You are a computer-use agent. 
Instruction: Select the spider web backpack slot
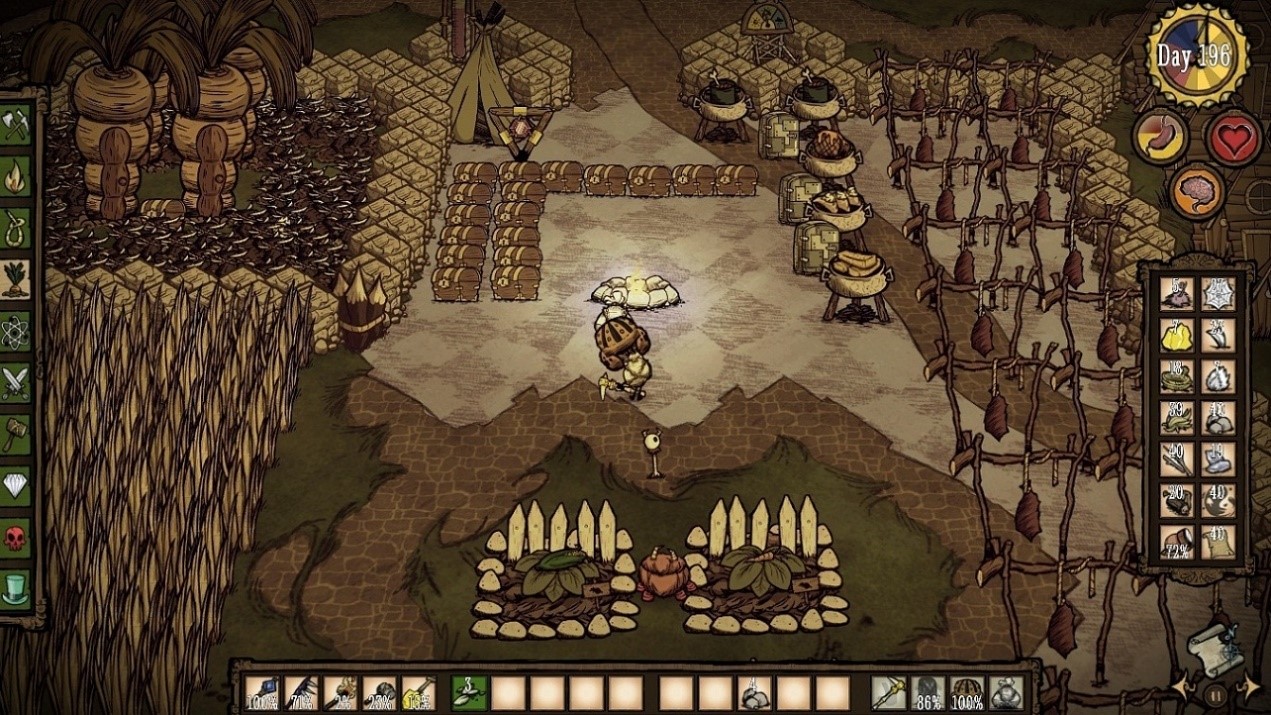[x=1218, y=293]
